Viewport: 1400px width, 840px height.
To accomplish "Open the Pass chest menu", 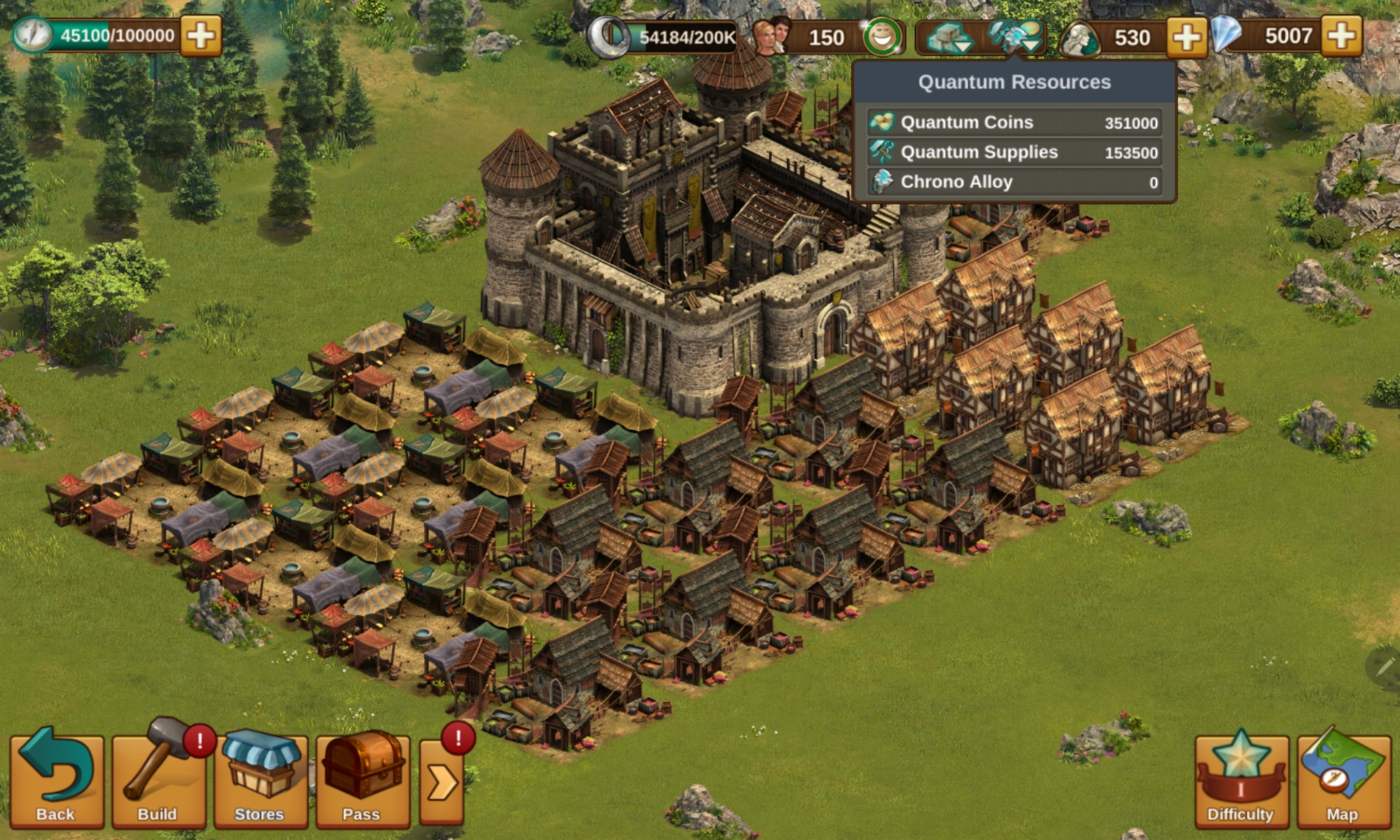I will pos(362,780).
